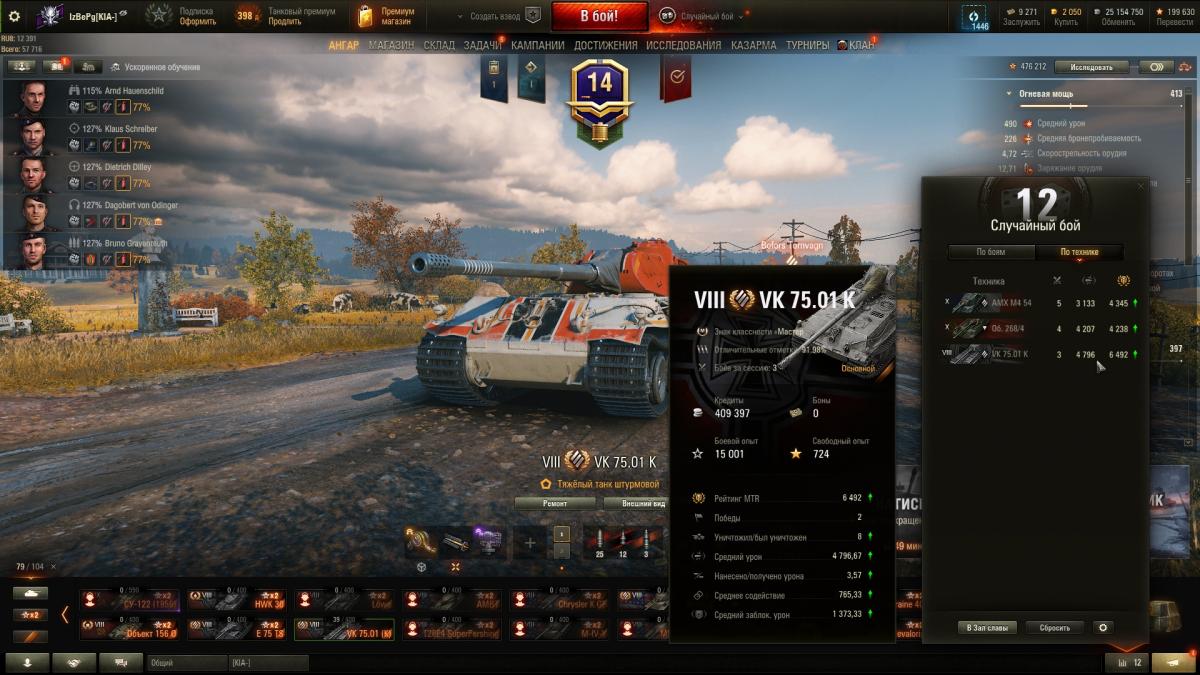Click the Ремонт service button
Image resolution: width=1200 pixels, height=675 pixels.
point(555,503)
